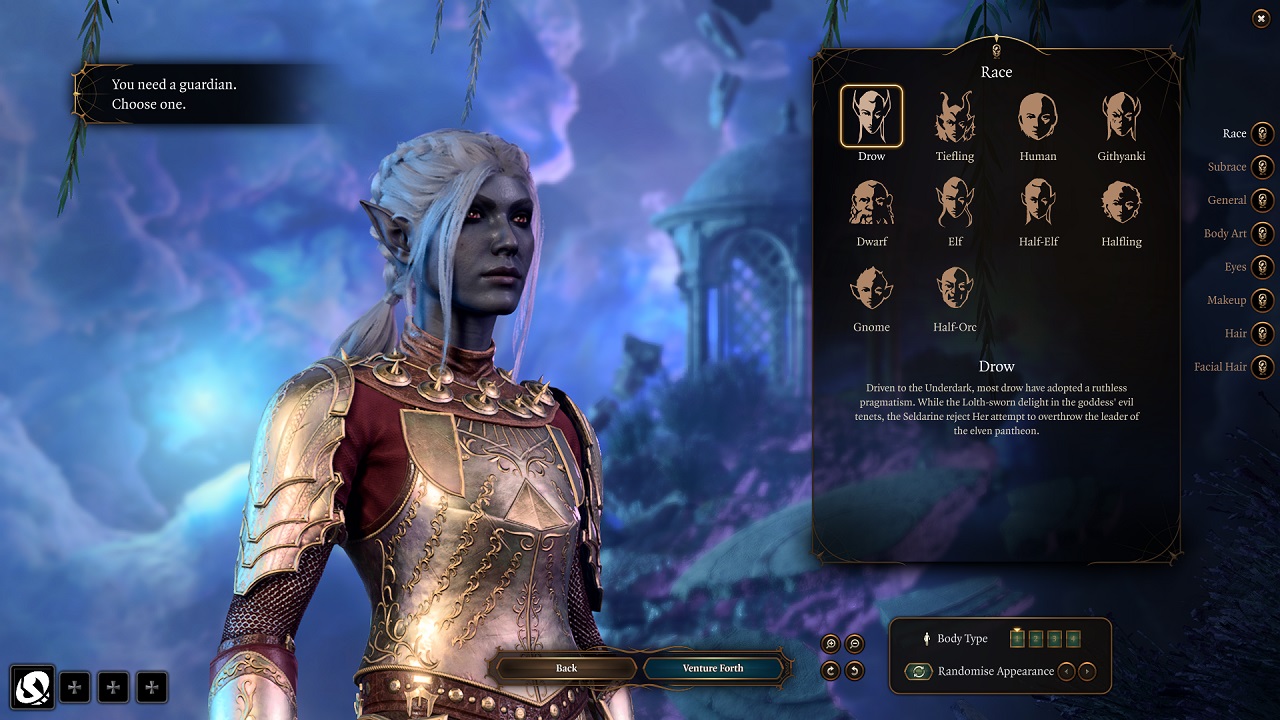Click the Venture Forth button
The height and width of the screenshot is (720, 1280).
click(714, 669)
